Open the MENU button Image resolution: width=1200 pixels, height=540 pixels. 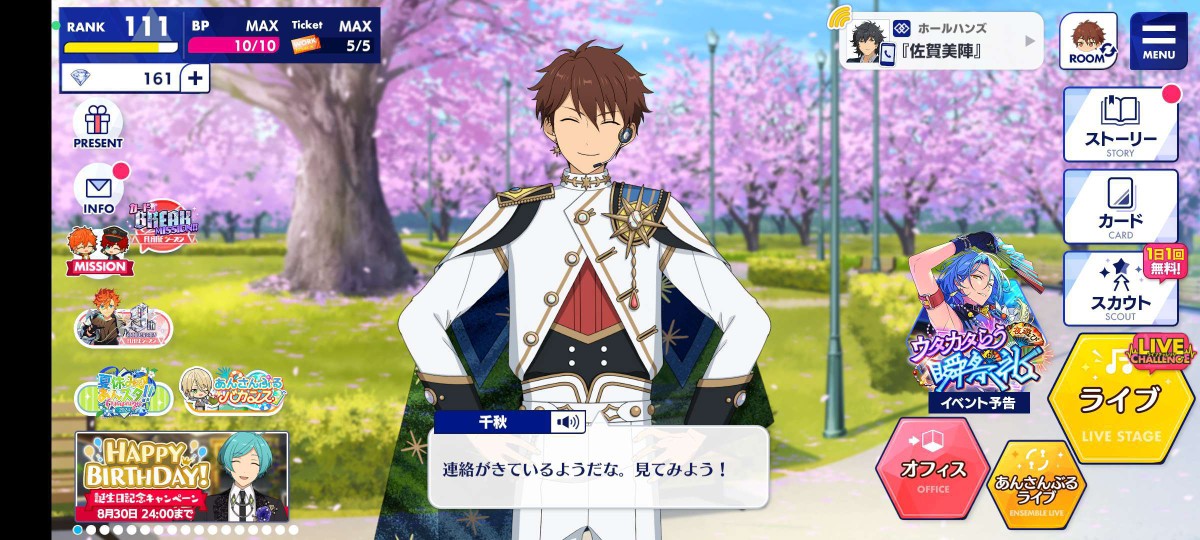coord(1158,40)
